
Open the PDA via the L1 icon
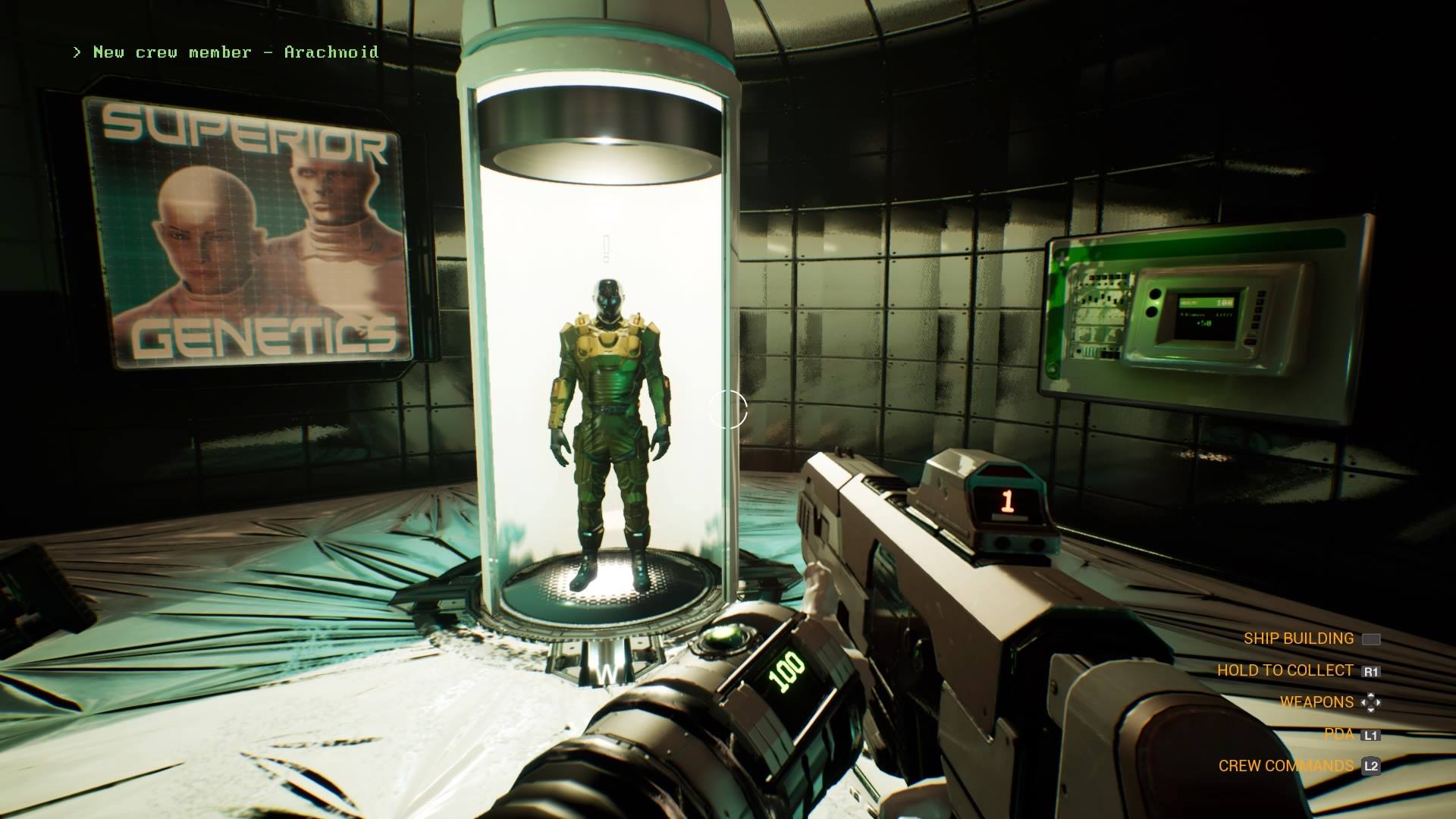click(x=1372, y=733)
